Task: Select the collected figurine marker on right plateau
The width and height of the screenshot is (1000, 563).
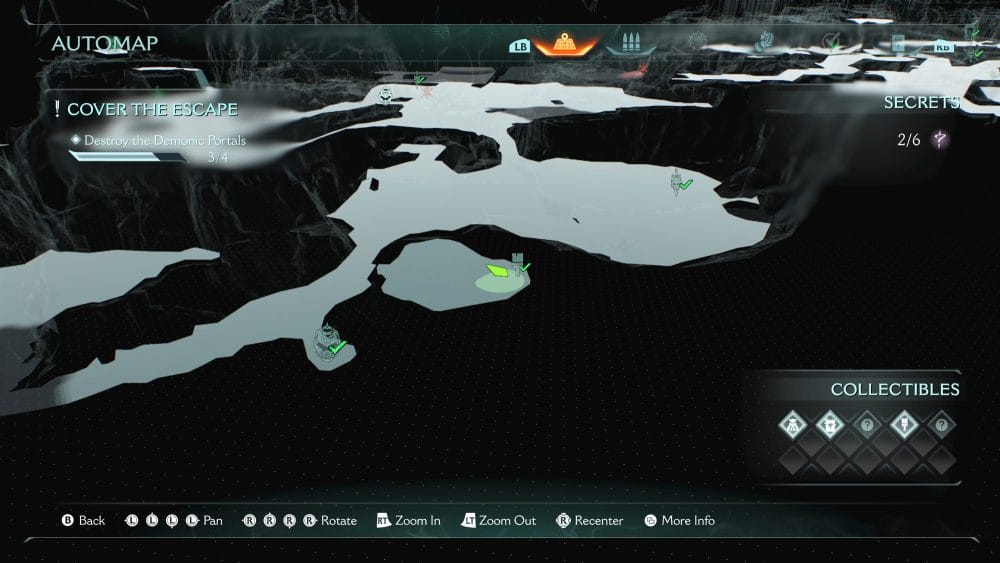Action: pyautogui.click(x=678, y=181)
